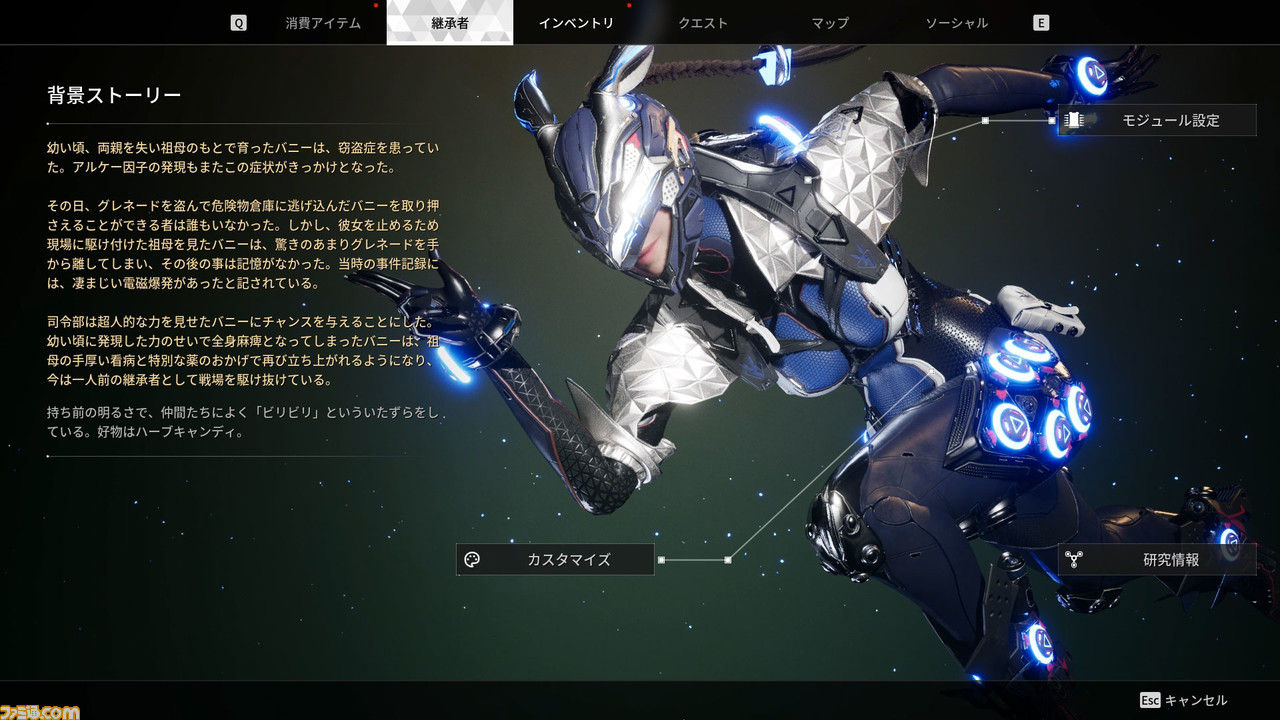
Task: View 研究情報 research info
Action: pyautogui.click(x=1157, y=560)
